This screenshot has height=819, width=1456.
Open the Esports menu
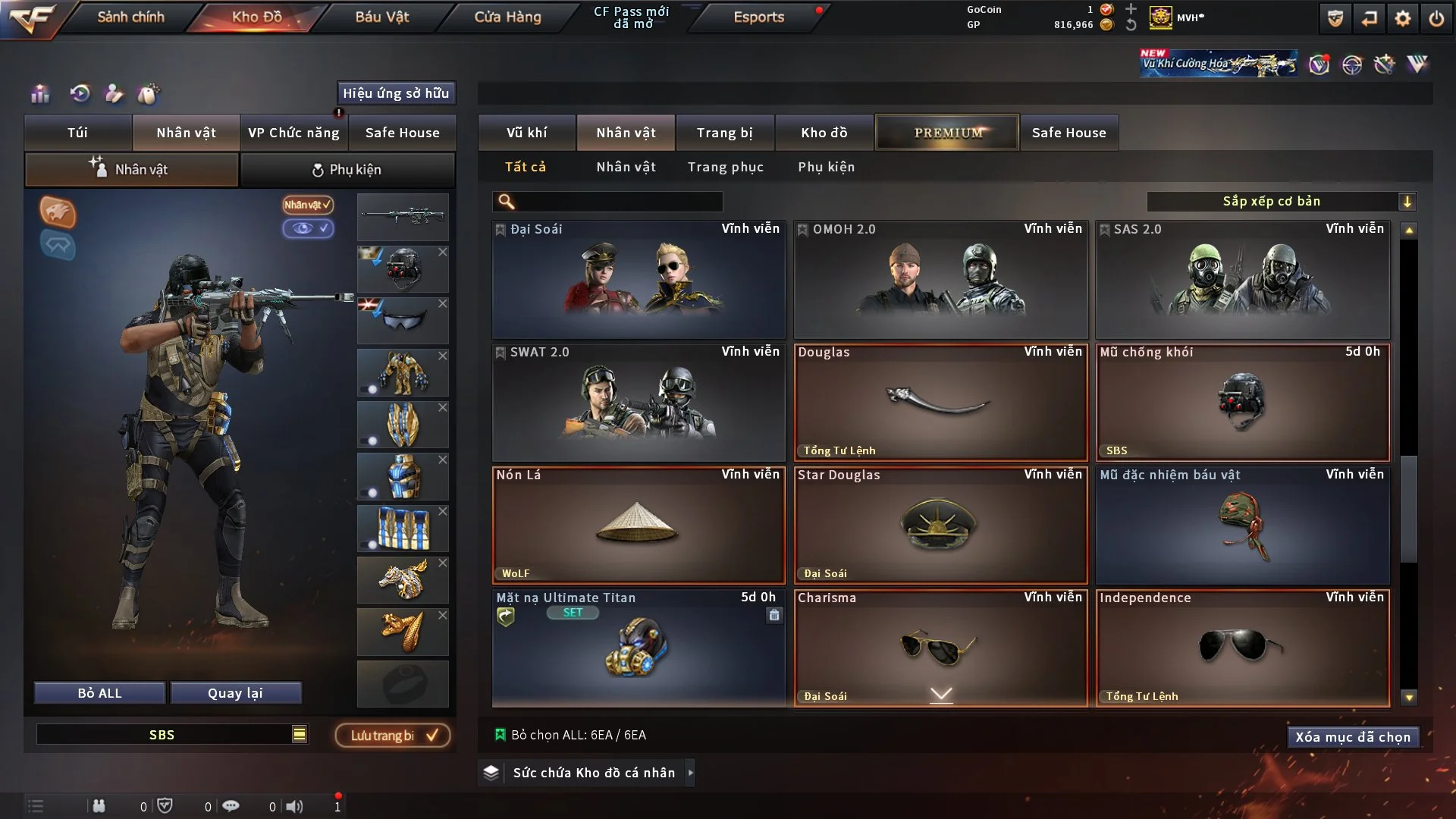758,17
